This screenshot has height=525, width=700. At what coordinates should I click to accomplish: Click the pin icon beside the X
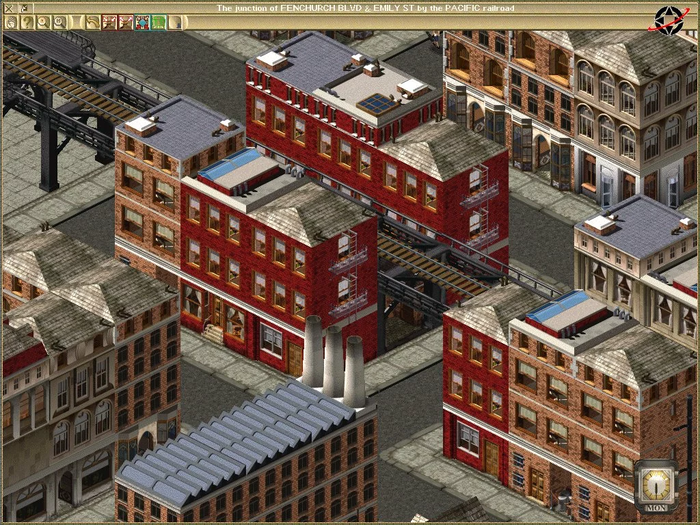coord(24,8)
